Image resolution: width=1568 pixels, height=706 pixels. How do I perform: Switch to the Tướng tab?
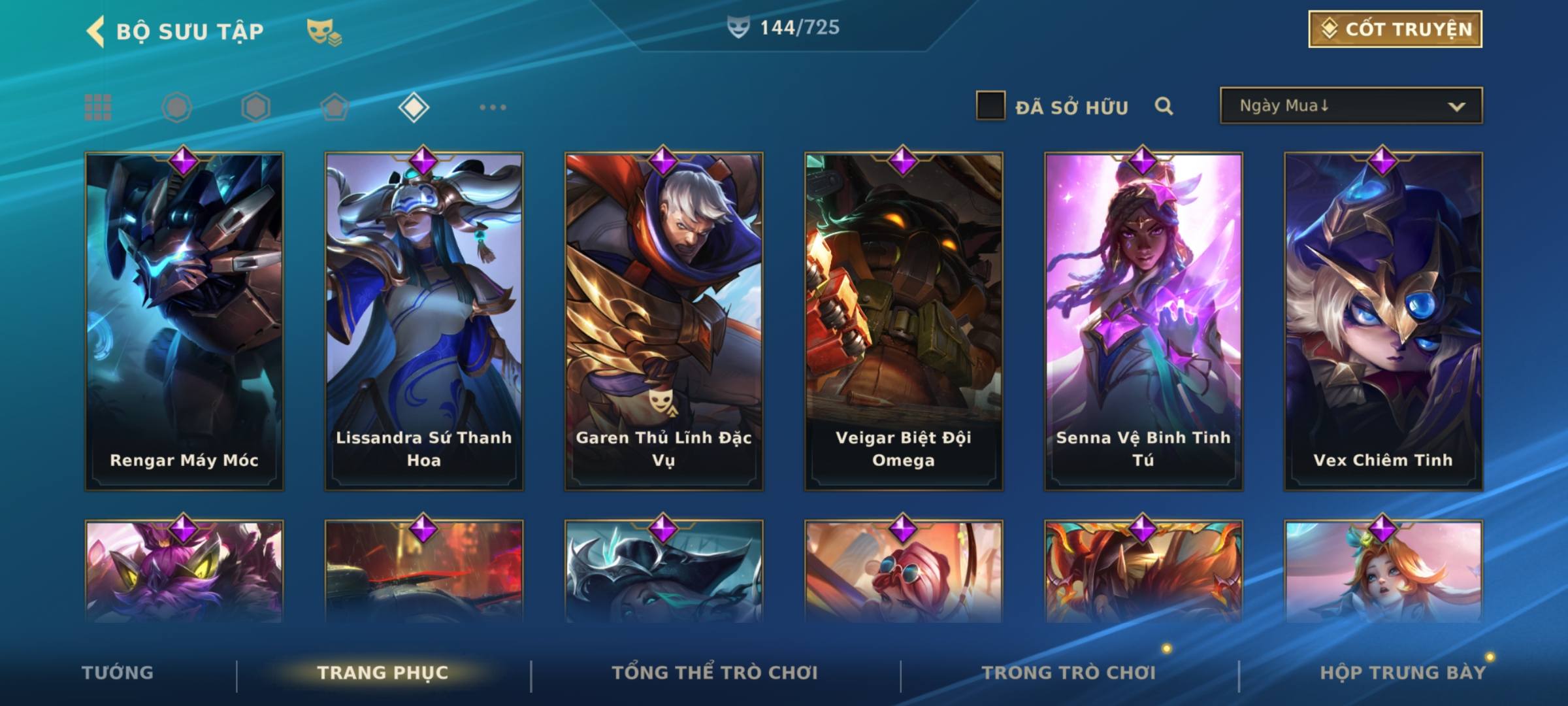pyautogui.click(x=118, y=673)
